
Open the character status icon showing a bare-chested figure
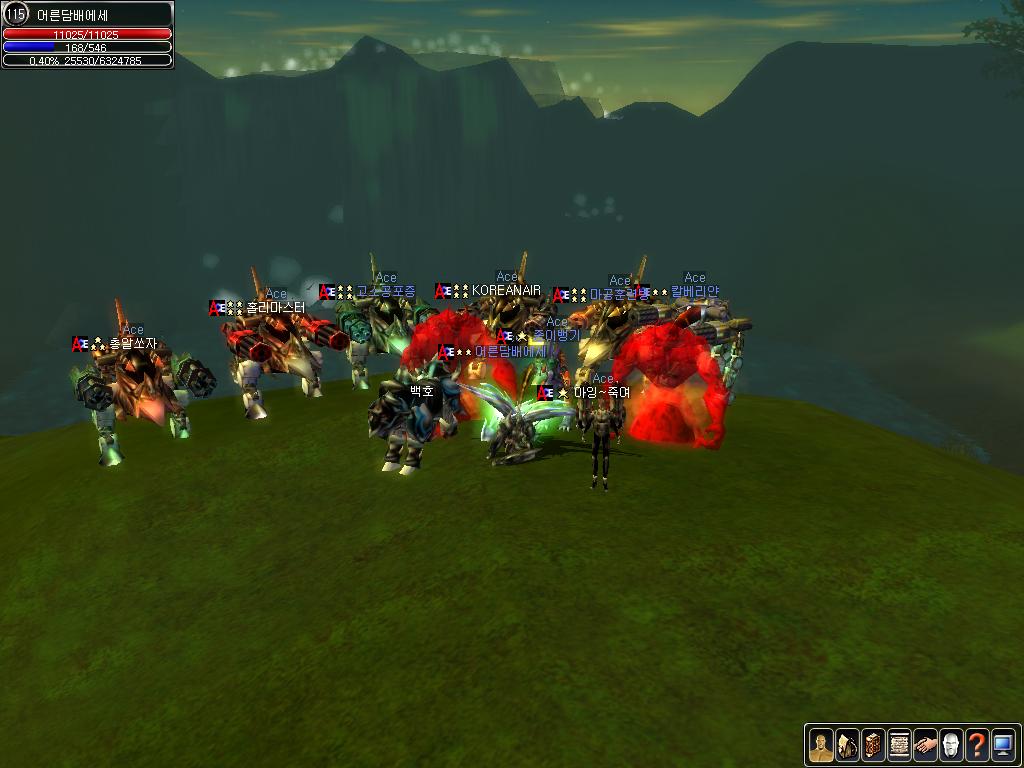(x=821, y=745)
